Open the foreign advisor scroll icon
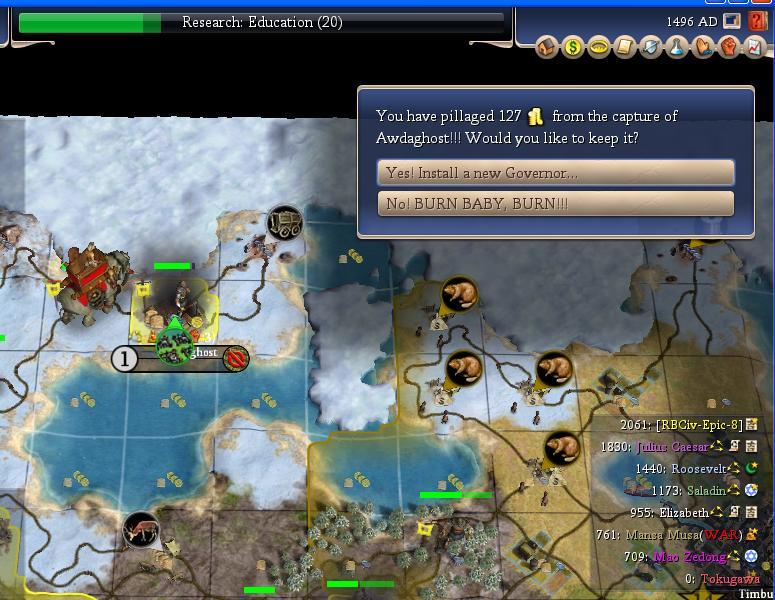The image size is (775, 600). (624, 47)
